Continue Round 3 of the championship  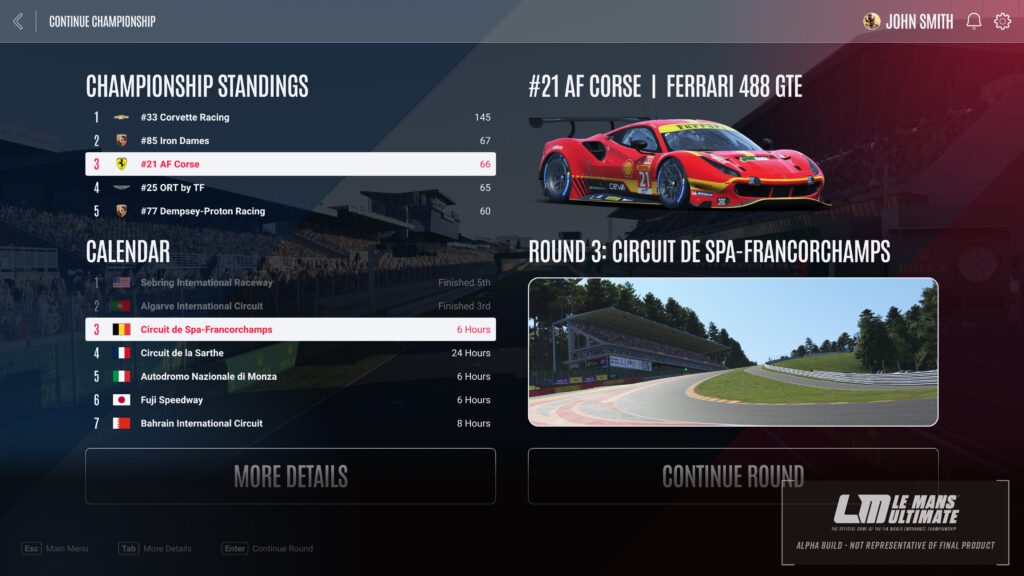pyautogui.click(x=733, y=476)
